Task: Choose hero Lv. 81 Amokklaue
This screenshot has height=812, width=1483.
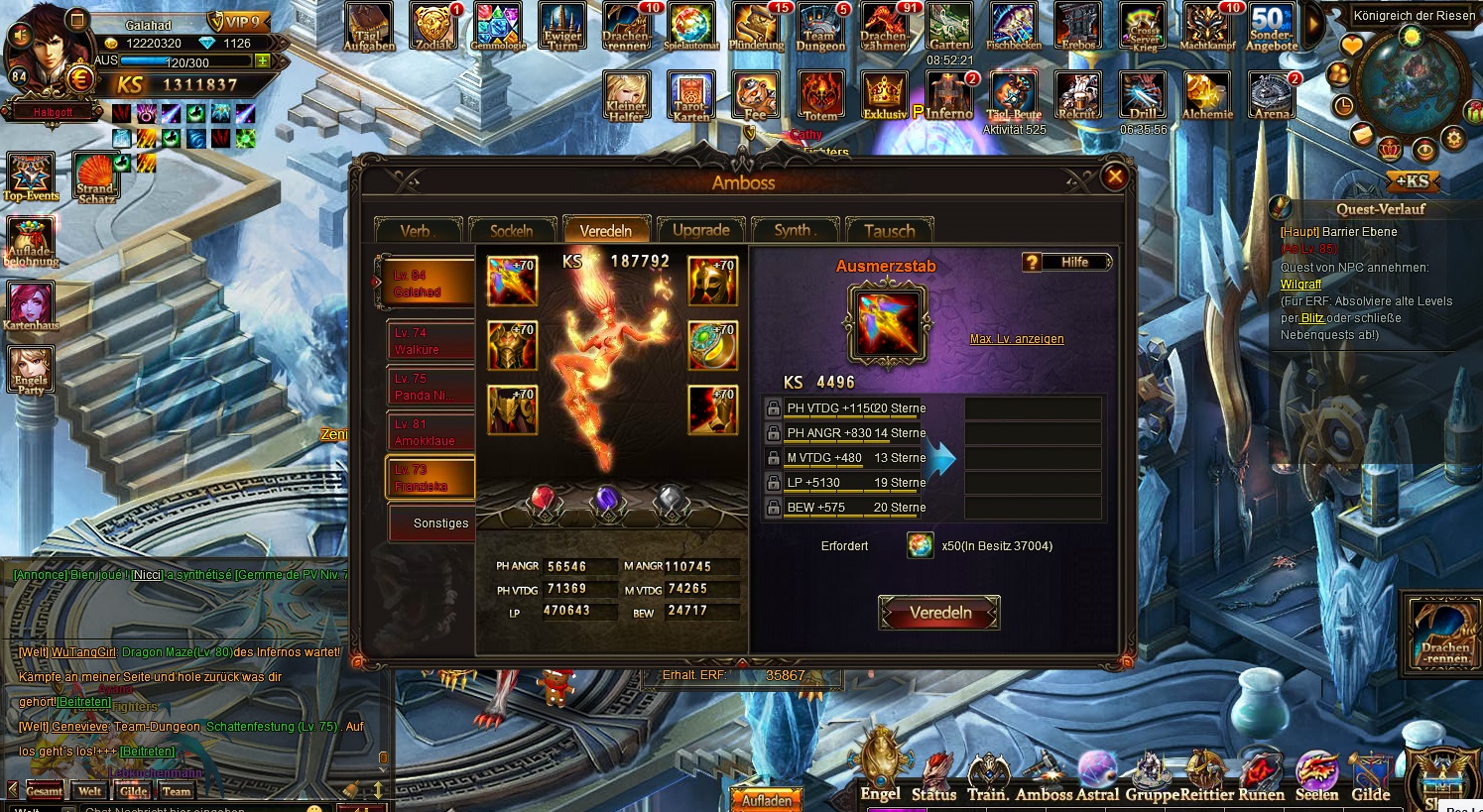Action: pos(429,432)
